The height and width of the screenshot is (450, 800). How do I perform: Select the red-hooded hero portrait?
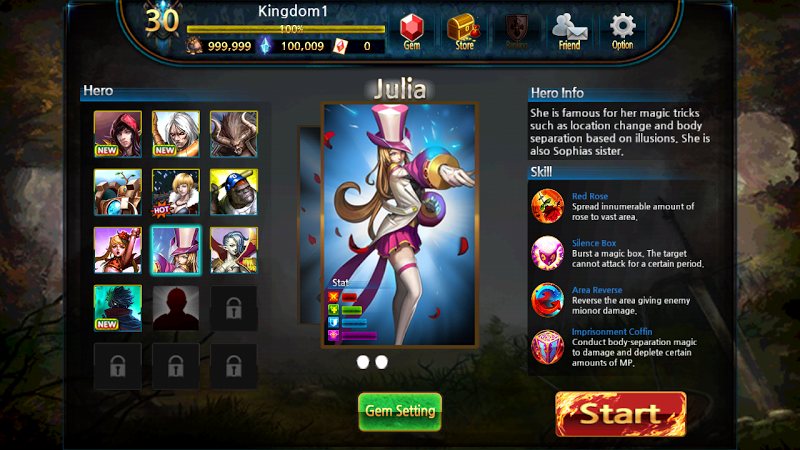pyautogui.click(x=118, y=134)
